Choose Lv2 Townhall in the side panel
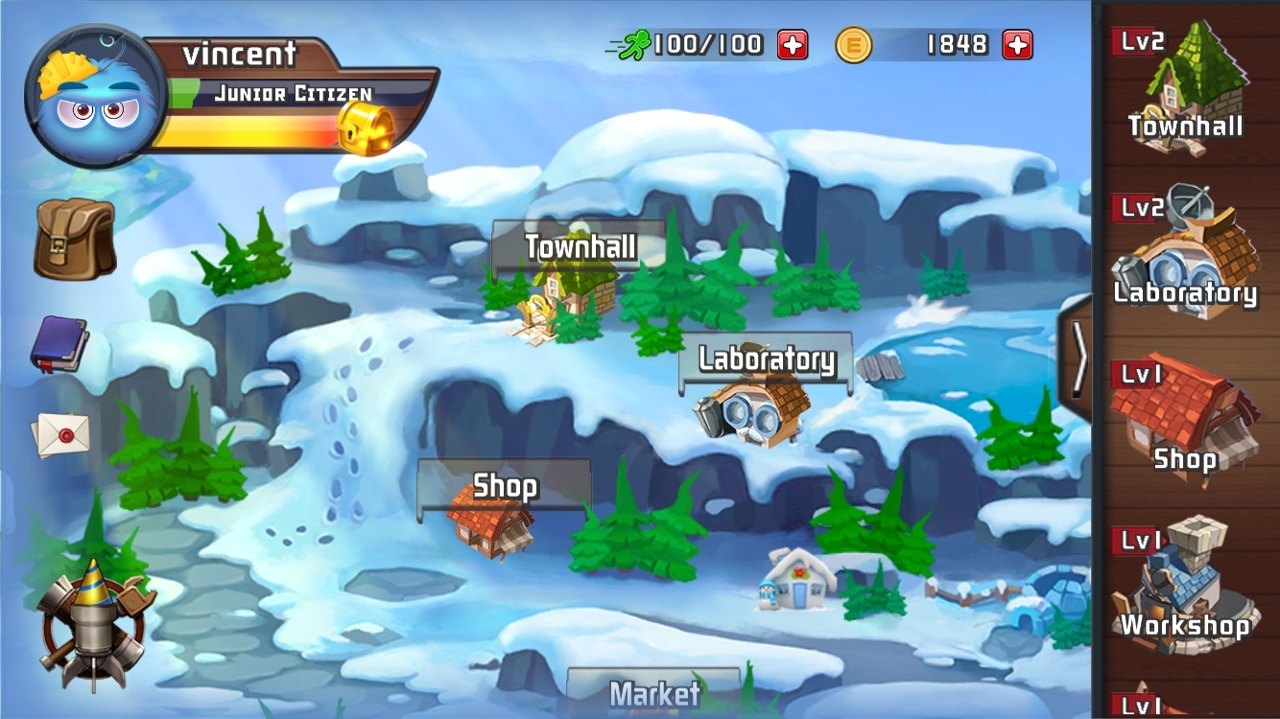 click(1186, 90)
